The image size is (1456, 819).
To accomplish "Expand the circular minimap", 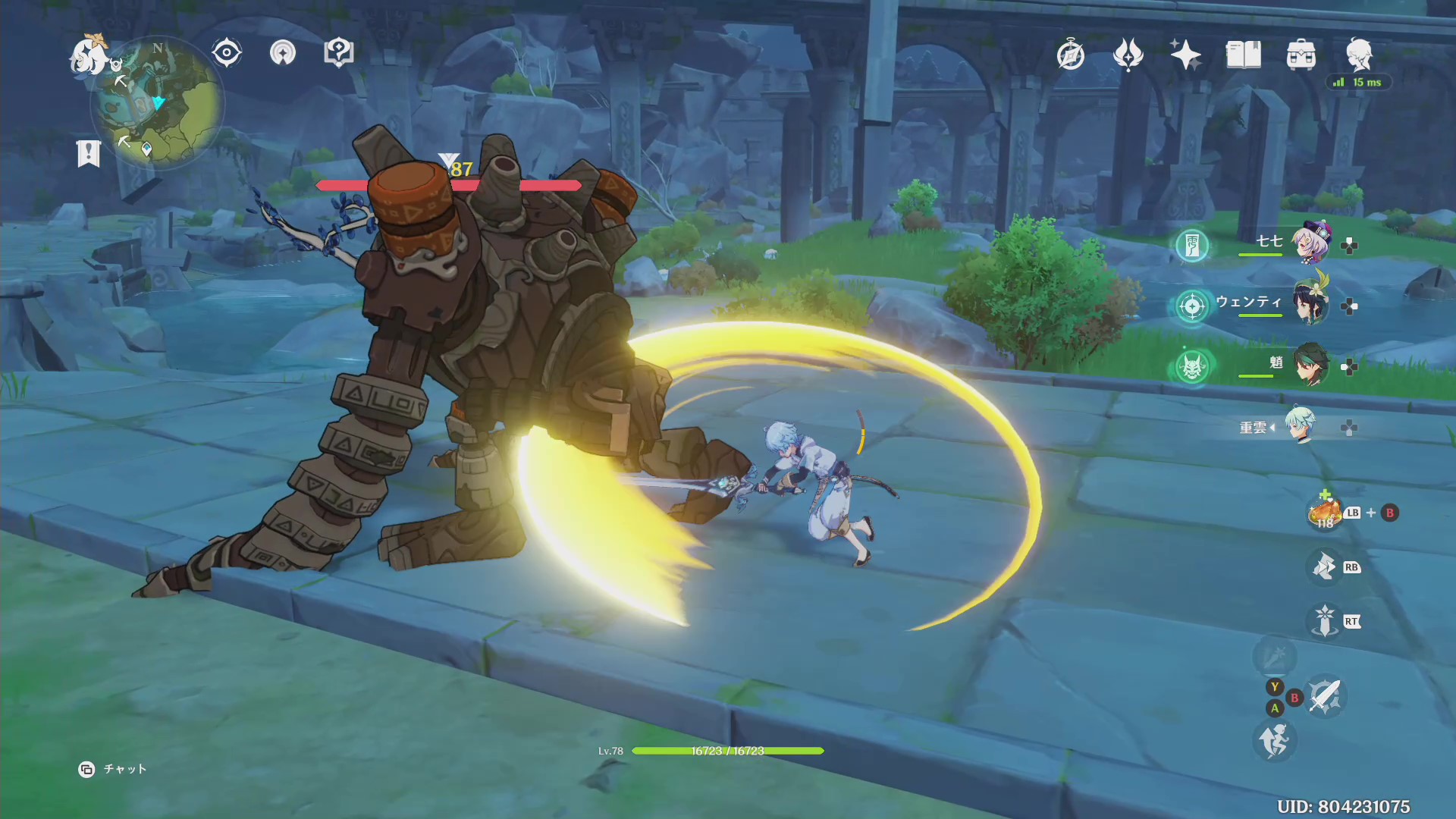I will coord(158,102).
